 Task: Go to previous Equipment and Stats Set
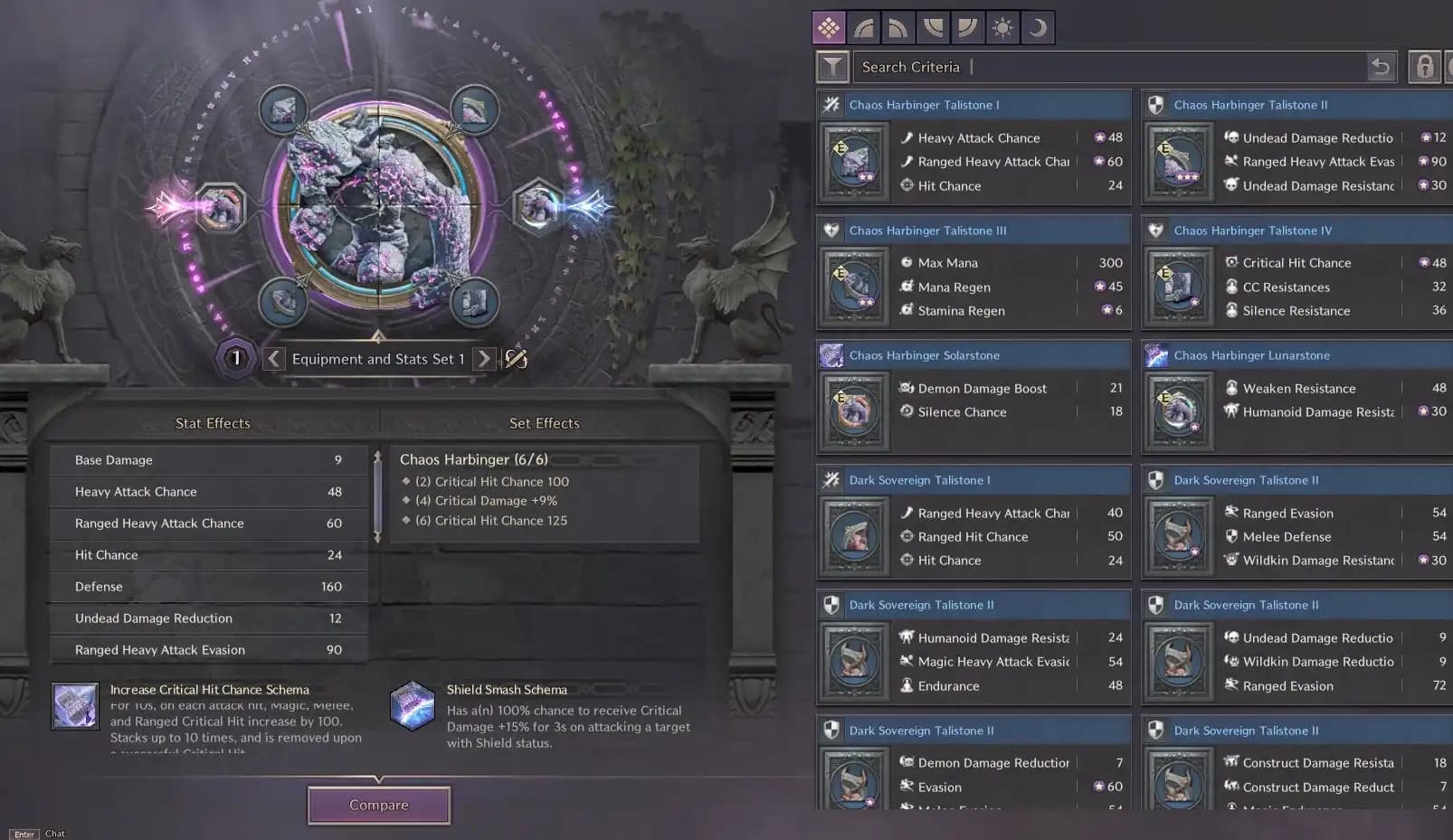click(x=274, y=359)
